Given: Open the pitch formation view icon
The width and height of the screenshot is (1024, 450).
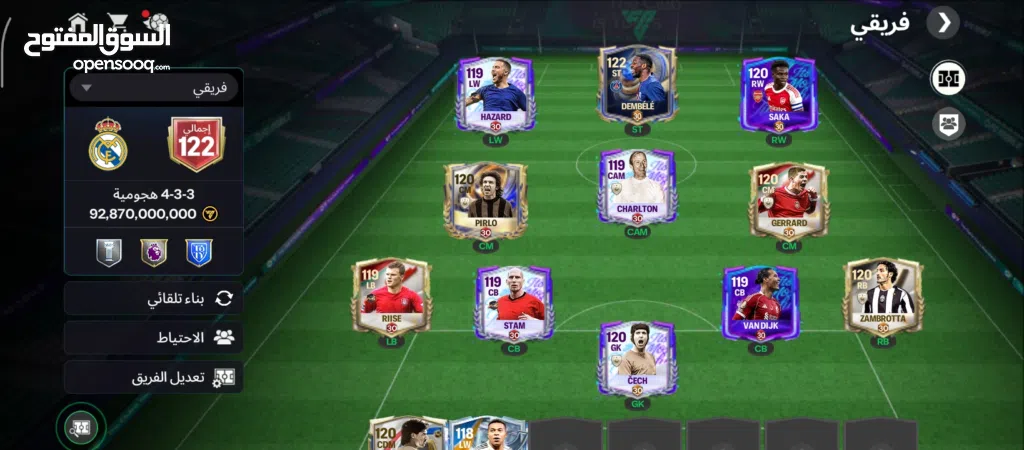Looking at the screenshot, I should click(x=947, y=78).
